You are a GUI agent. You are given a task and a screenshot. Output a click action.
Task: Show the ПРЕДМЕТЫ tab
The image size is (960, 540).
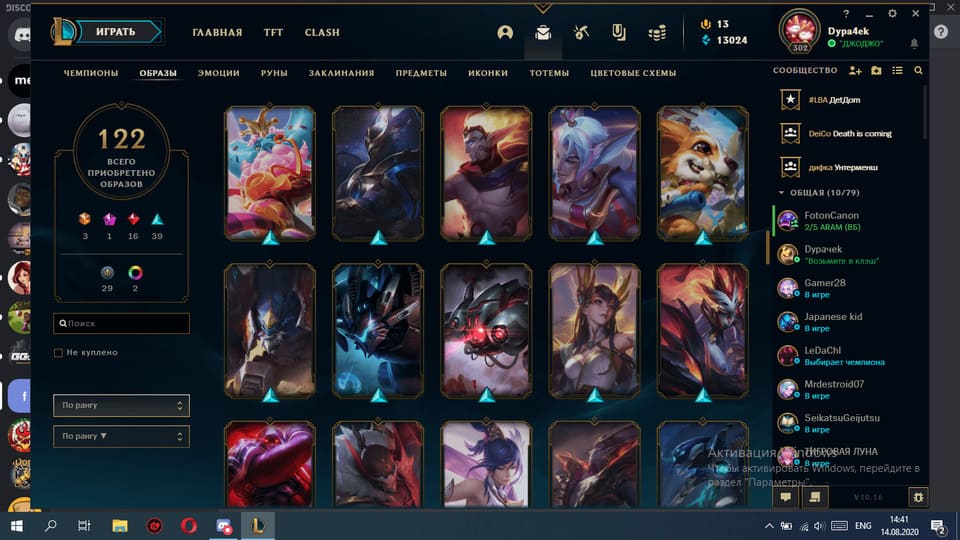click(421, 73)
